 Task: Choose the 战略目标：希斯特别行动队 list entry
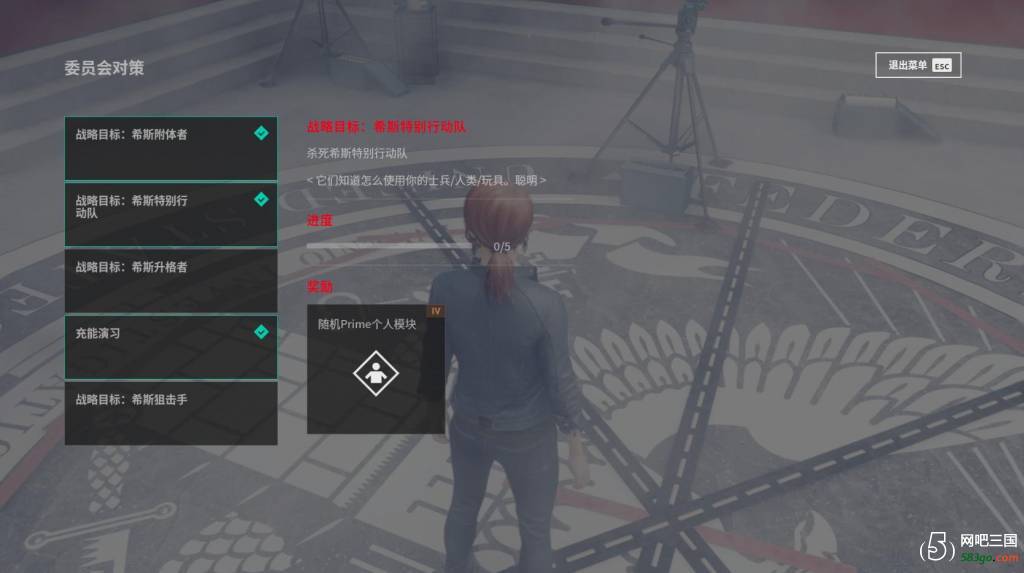coord(170,214)
